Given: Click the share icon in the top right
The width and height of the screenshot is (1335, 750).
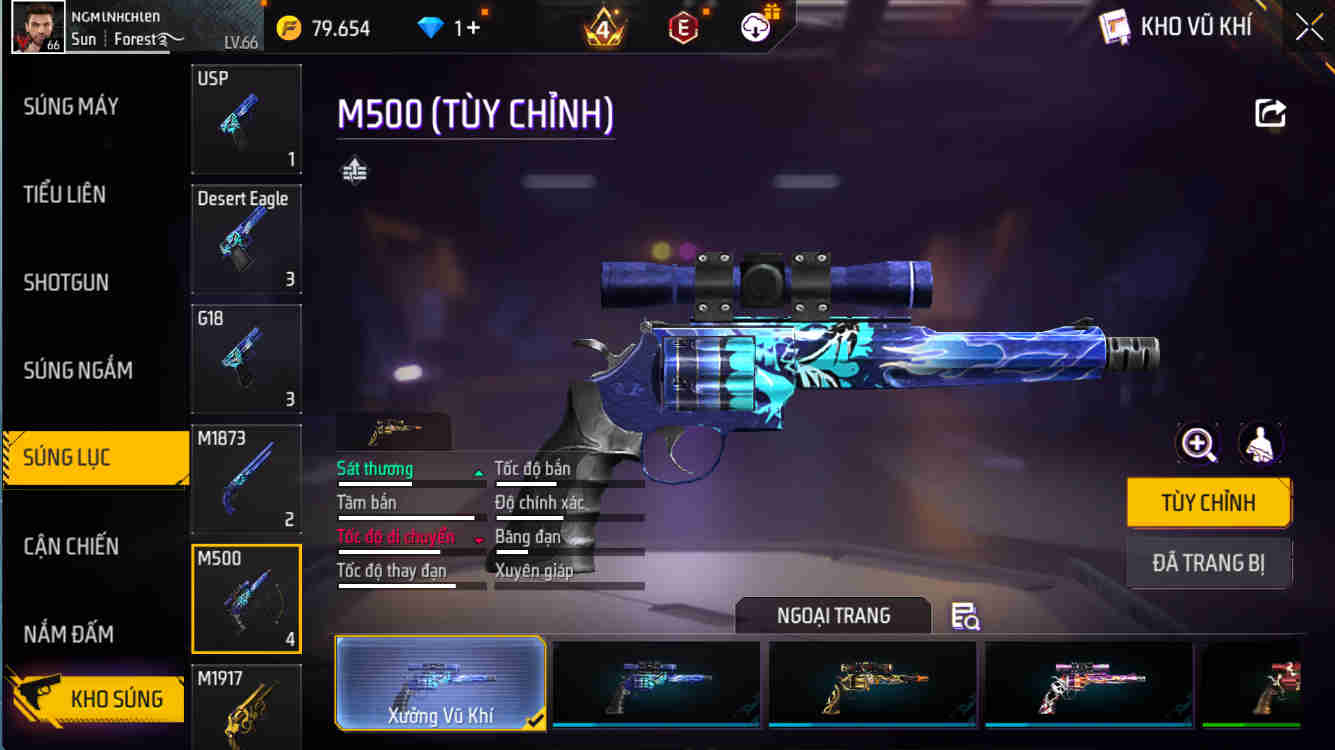Looking at the screenshot, I should (1270, 113).
